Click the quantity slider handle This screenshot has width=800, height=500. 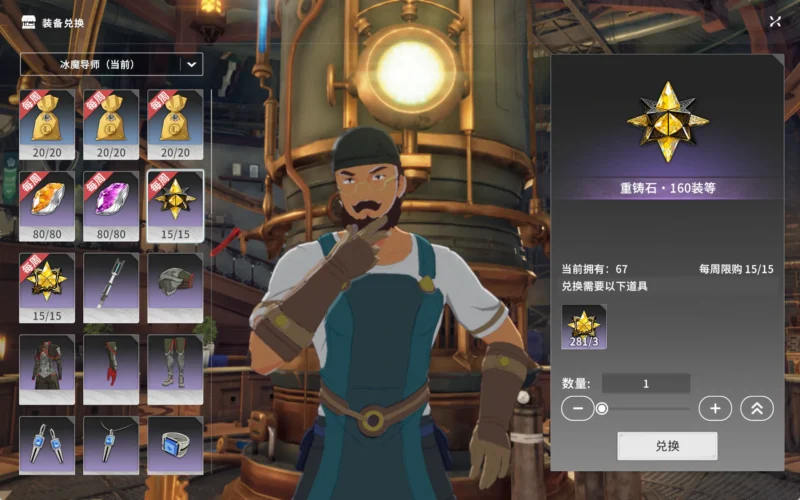point(602,408)
